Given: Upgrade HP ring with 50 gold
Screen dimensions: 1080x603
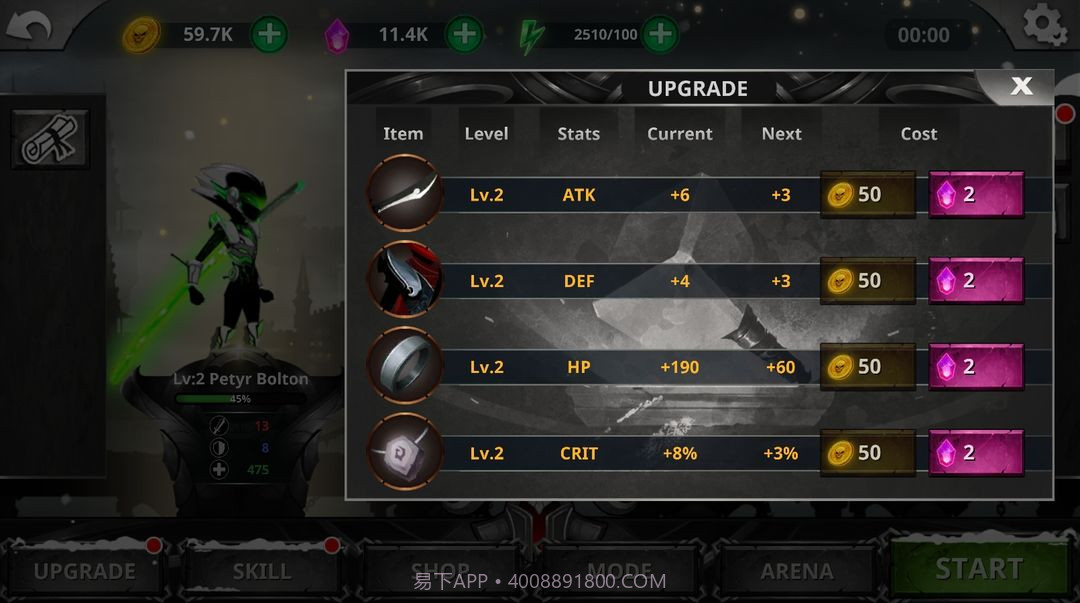Looking at the screenshot, I should pos(867,367).
